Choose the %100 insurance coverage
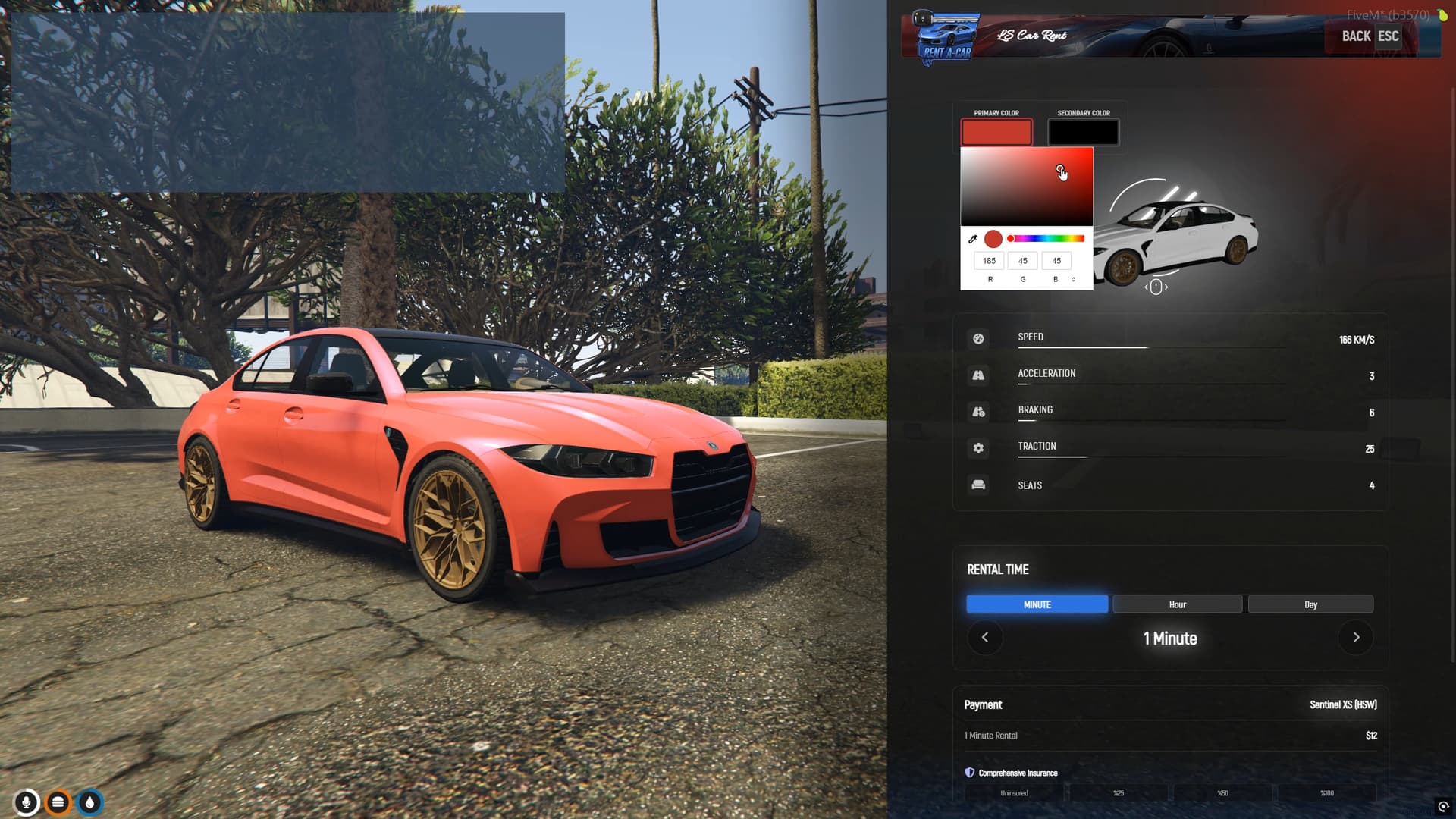This screenshot has width=1456, height=819. (1326, 792)
